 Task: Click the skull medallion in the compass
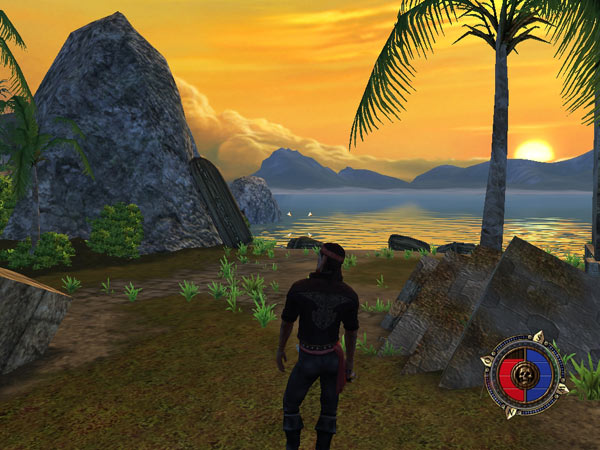(x=523, y=376)
